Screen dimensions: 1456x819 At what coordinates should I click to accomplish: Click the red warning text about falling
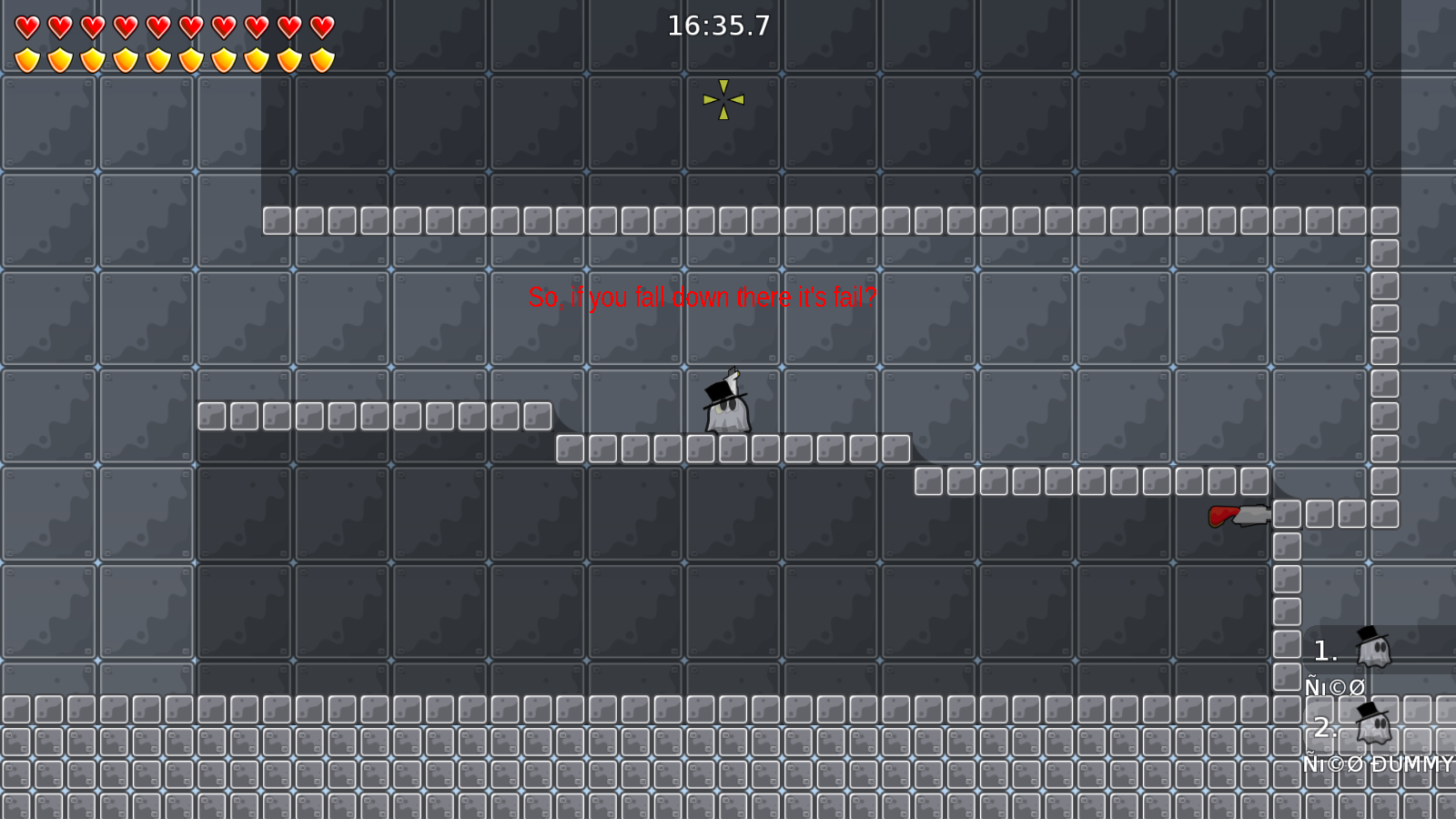[703, 296]
